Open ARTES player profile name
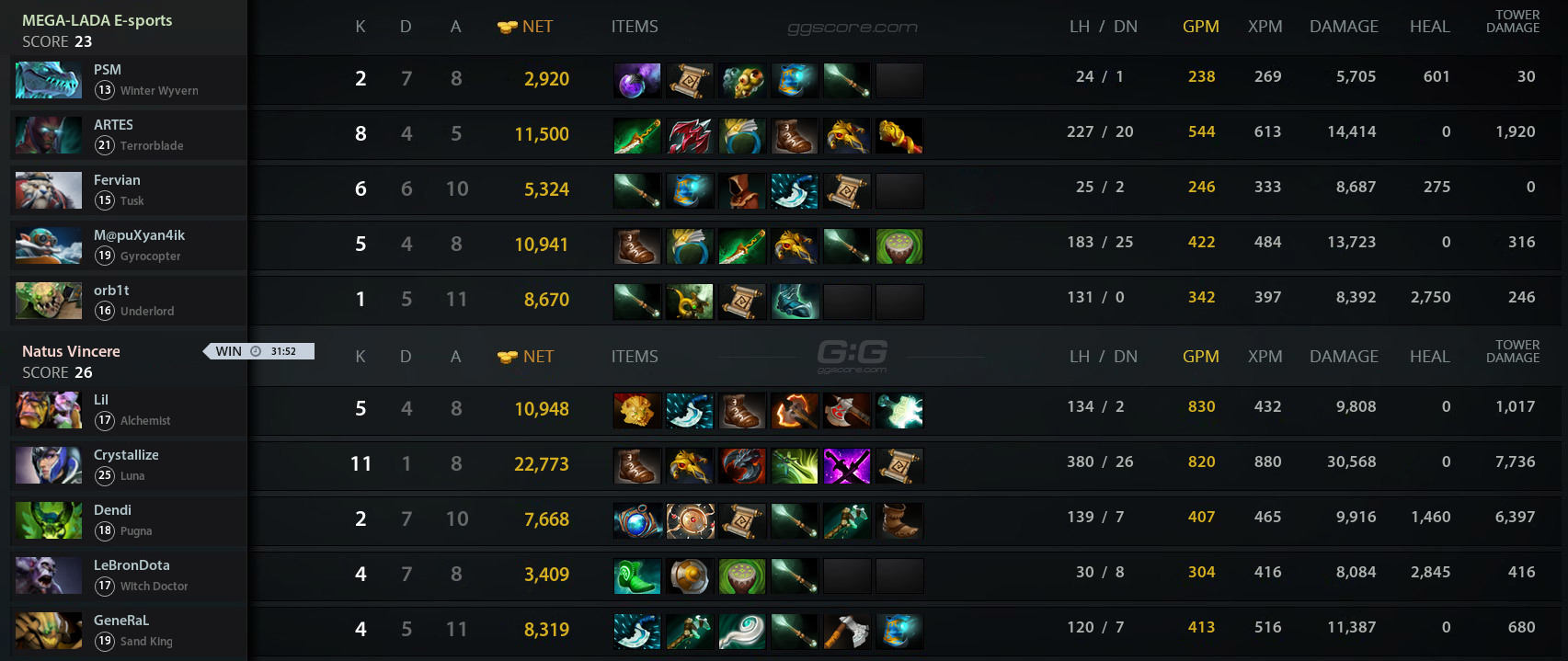1568x661 pixels. point(113,125)
